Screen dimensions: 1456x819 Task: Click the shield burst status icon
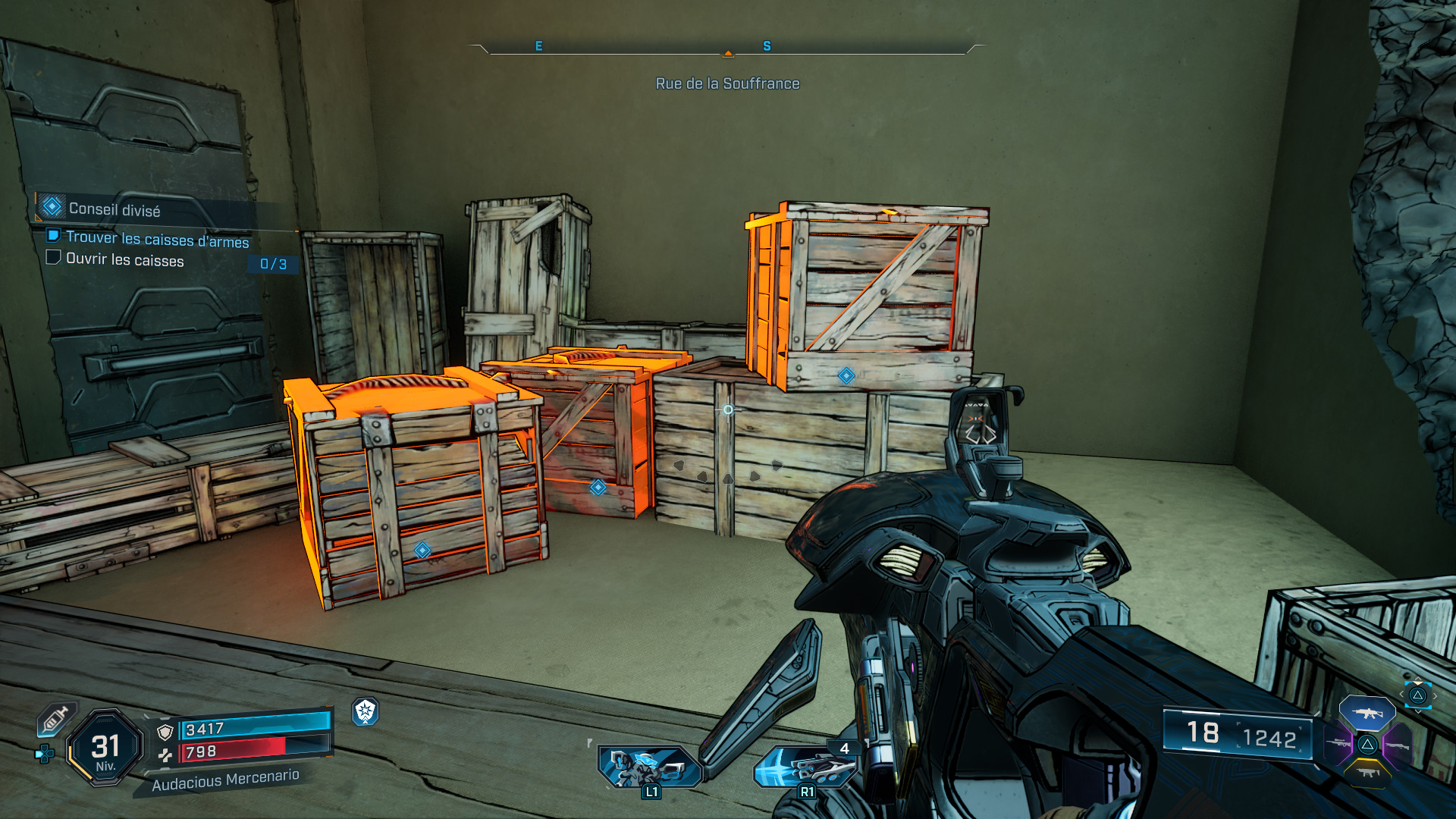click(366, 711)
